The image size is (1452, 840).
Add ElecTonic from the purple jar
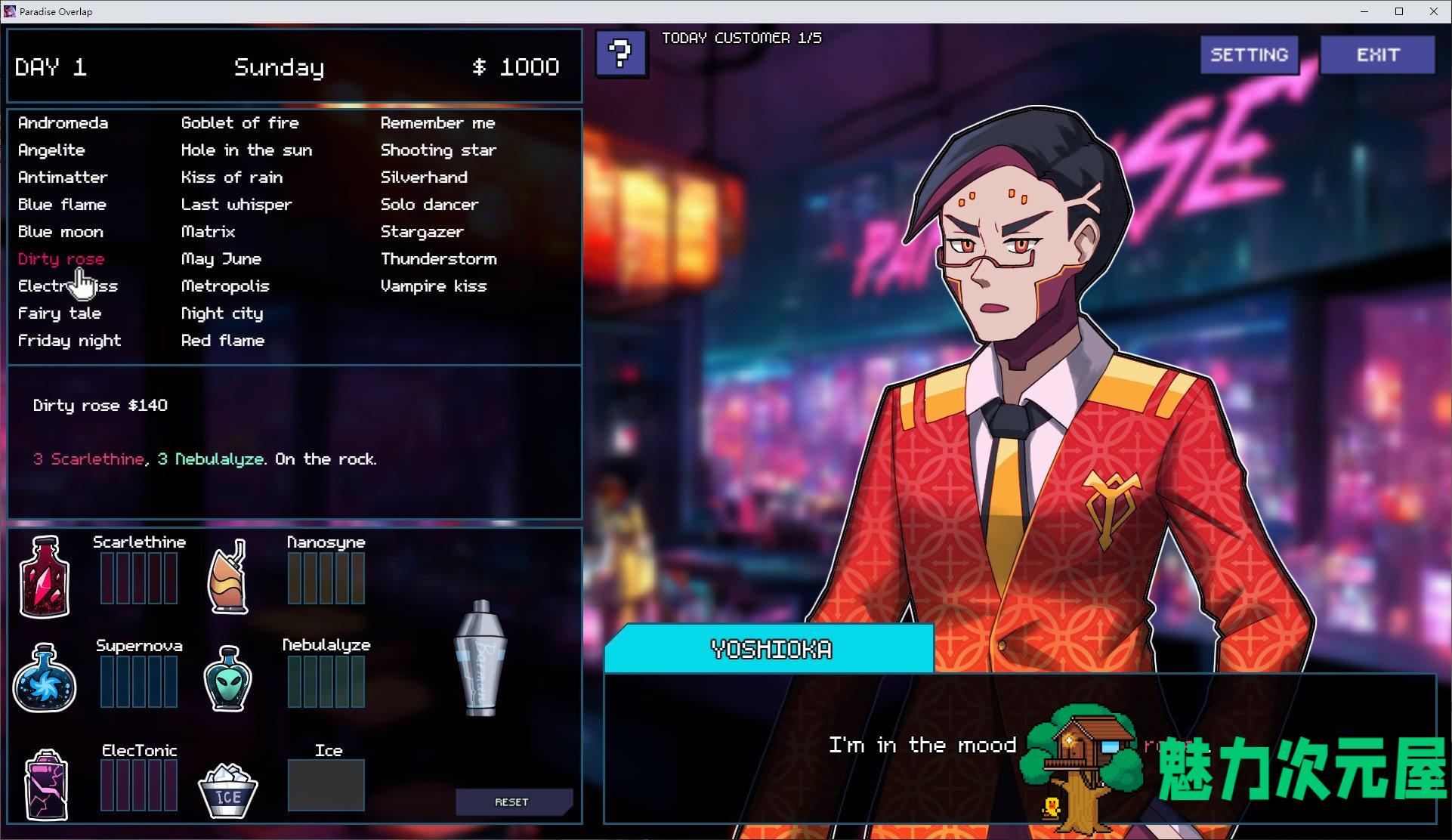(46, 784)
